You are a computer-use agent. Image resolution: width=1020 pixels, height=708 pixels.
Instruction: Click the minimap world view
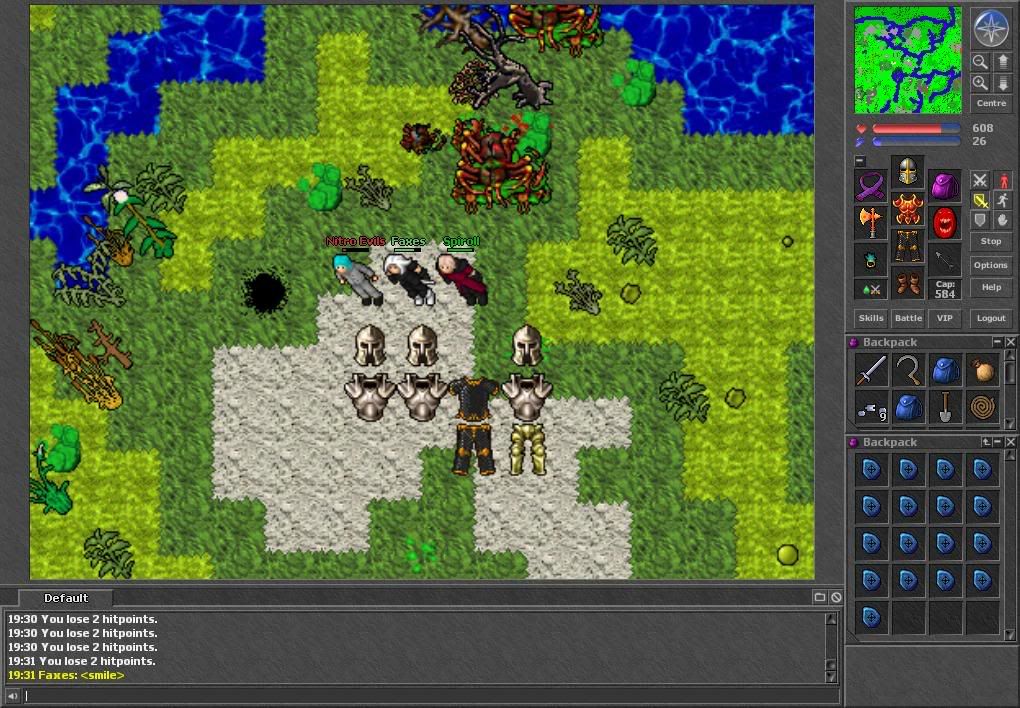pos(908,60)
